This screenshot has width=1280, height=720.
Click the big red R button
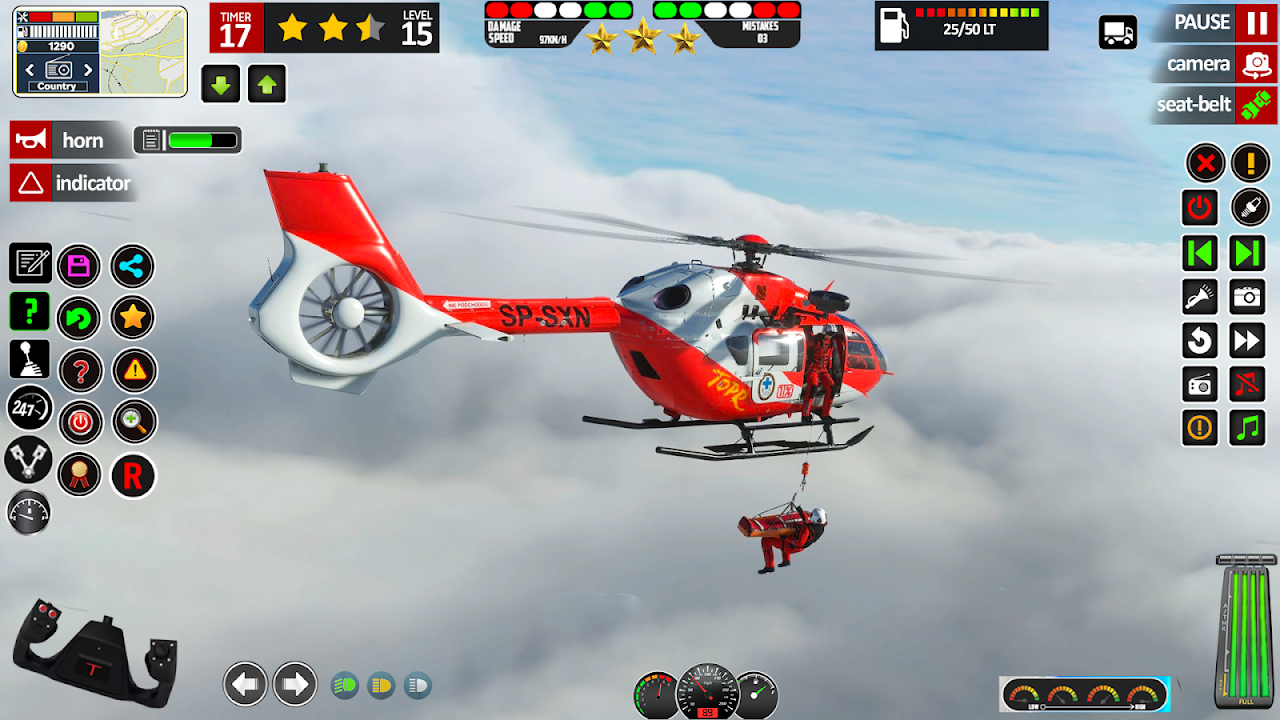133,476
